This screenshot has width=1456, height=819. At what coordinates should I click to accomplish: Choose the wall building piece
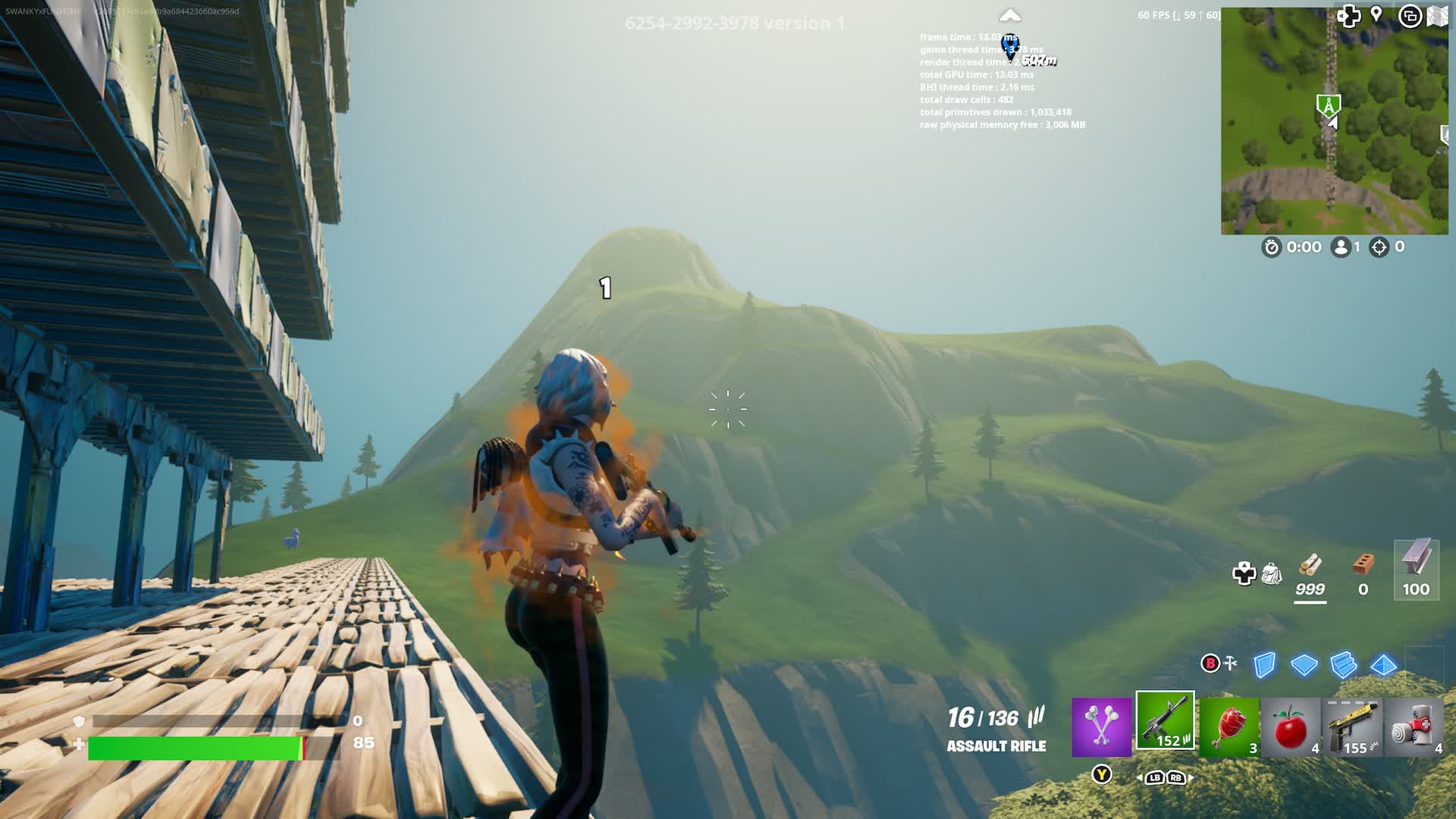point(1264,665)
